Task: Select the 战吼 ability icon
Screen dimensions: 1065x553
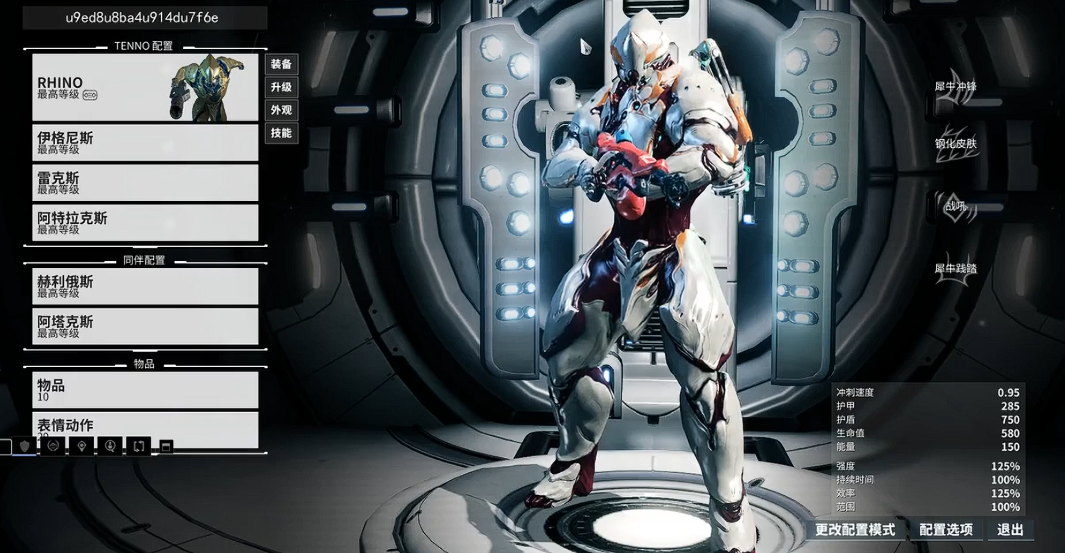Action: (956, 206)
